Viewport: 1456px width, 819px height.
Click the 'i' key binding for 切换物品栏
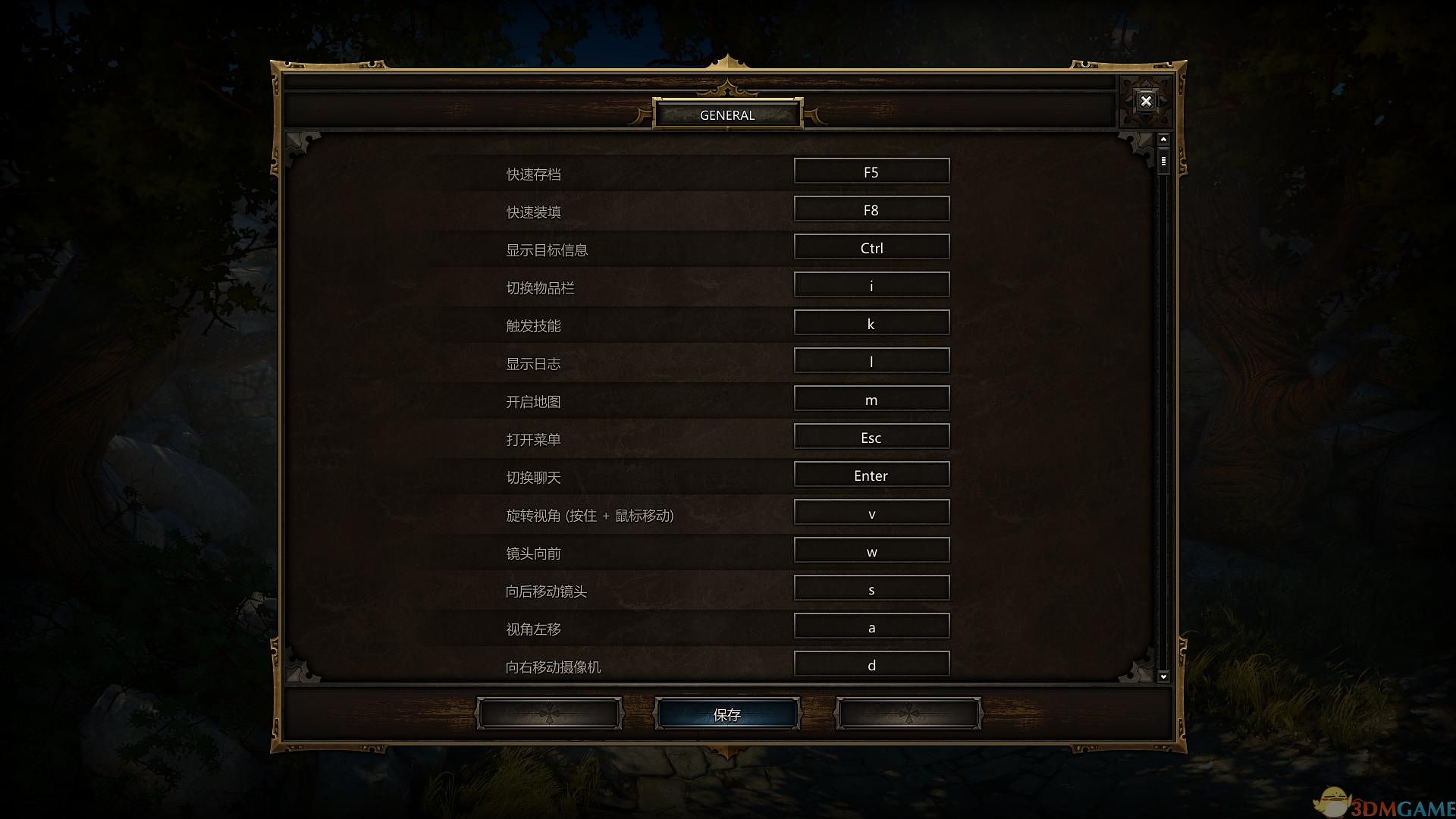tap(871, 284)
